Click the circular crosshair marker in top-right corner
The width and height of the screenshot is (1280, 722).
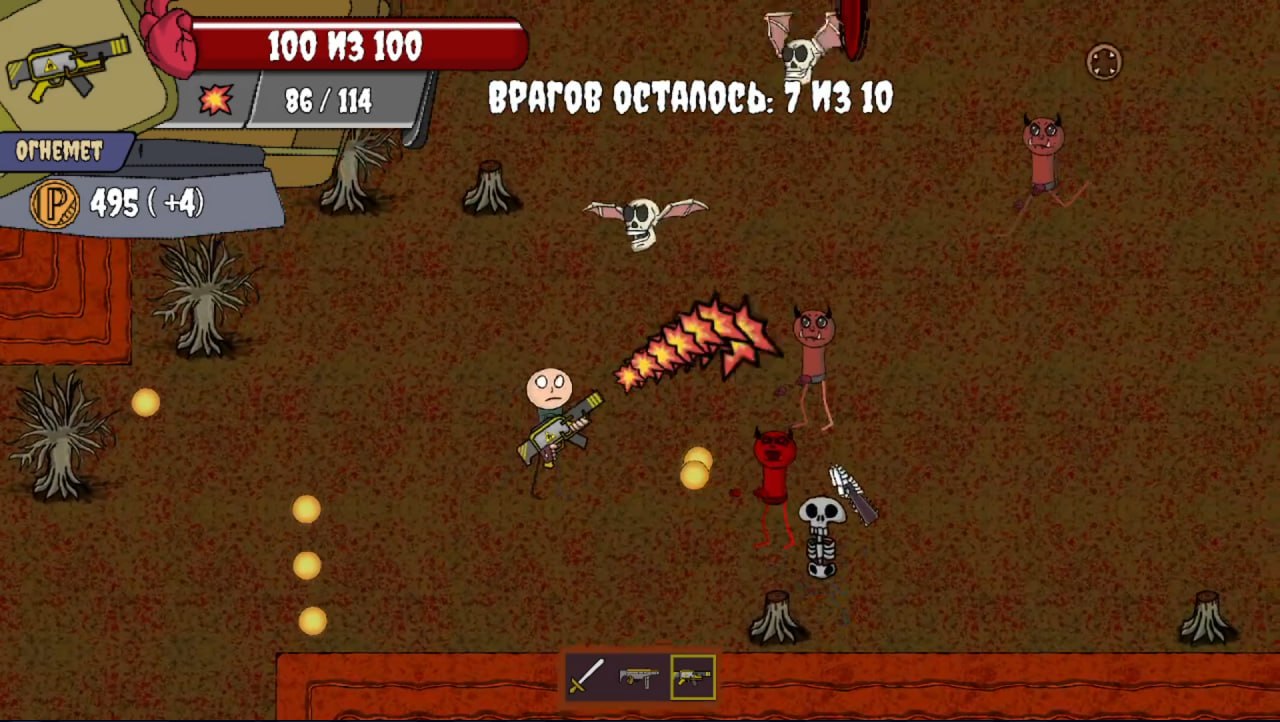[1102, 63]
